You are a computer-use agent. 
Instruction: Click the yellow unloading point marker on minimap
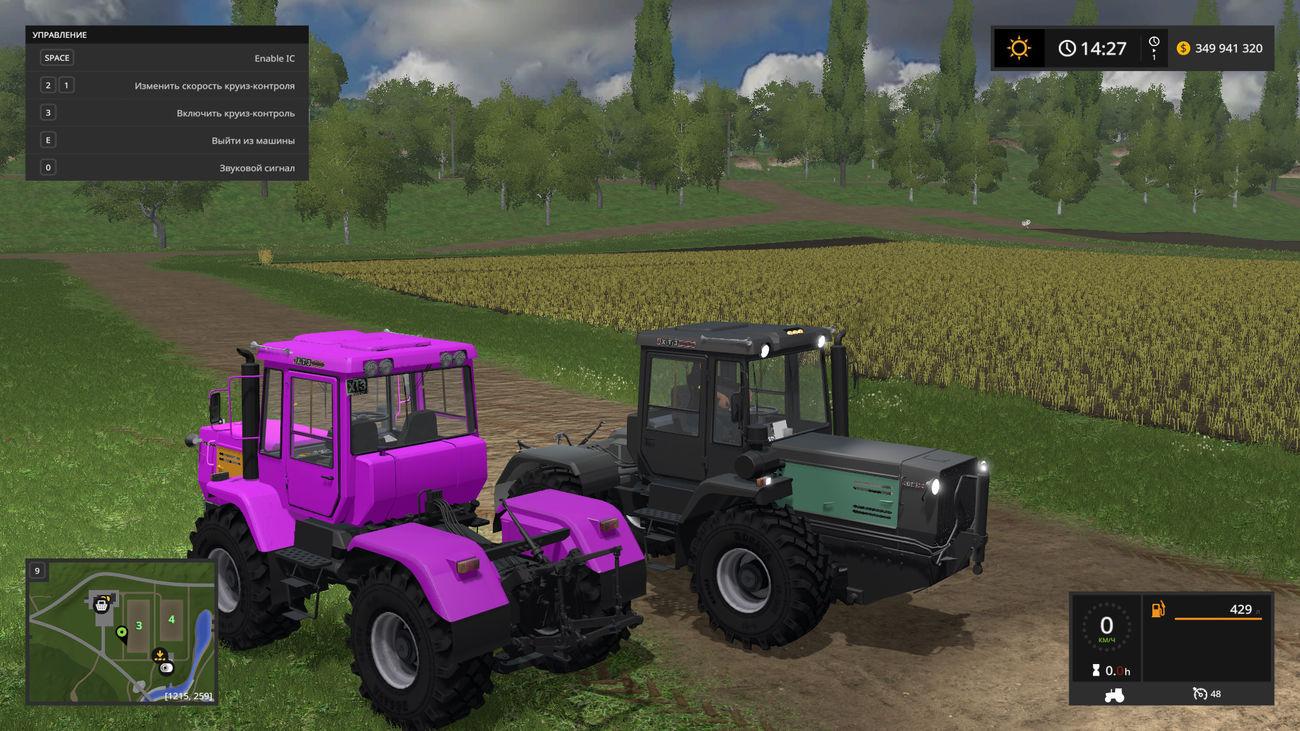click(x=159, y=655)
